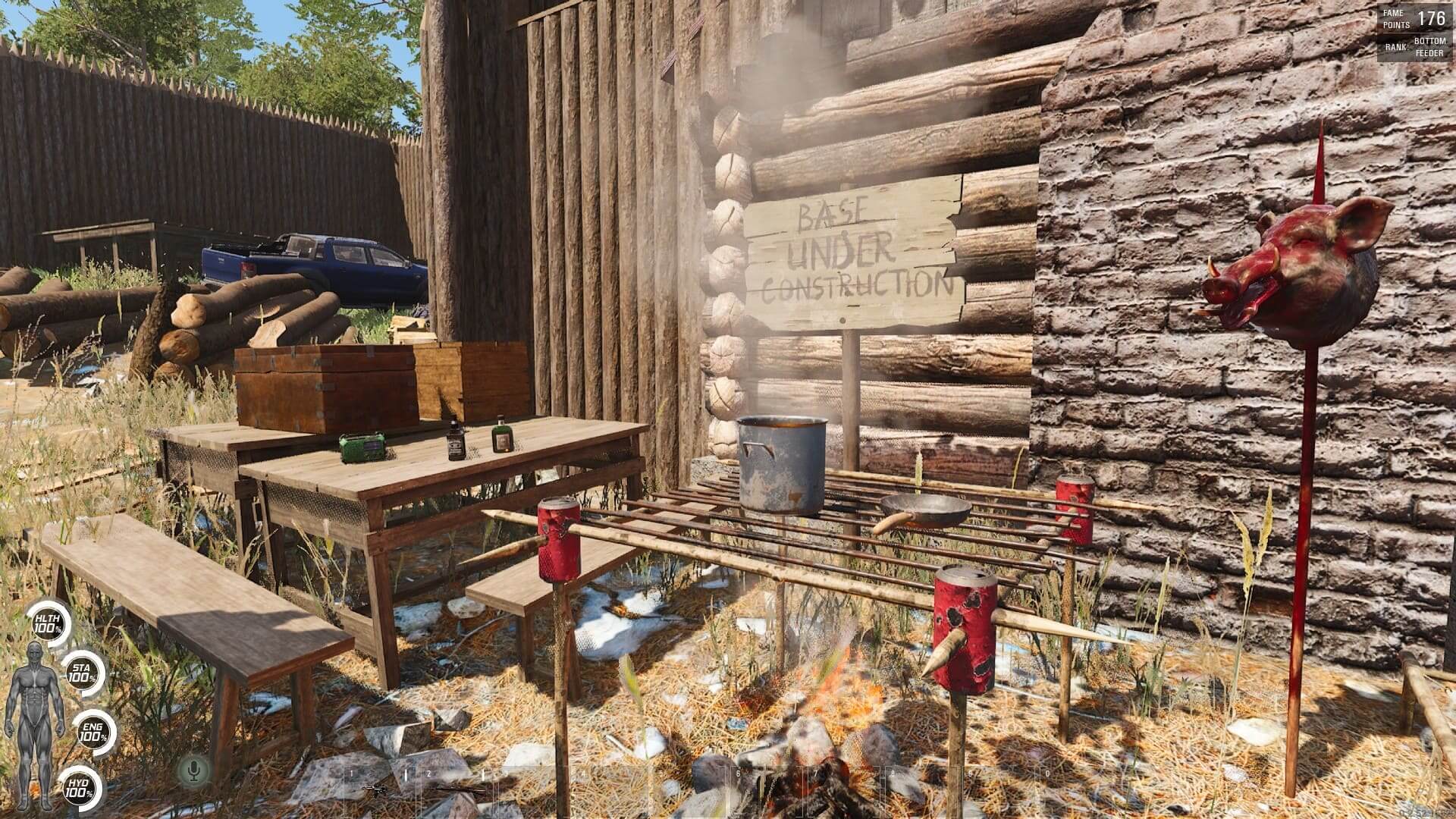Click the body condition figure
1456x819 pixels.
point(34,704)
